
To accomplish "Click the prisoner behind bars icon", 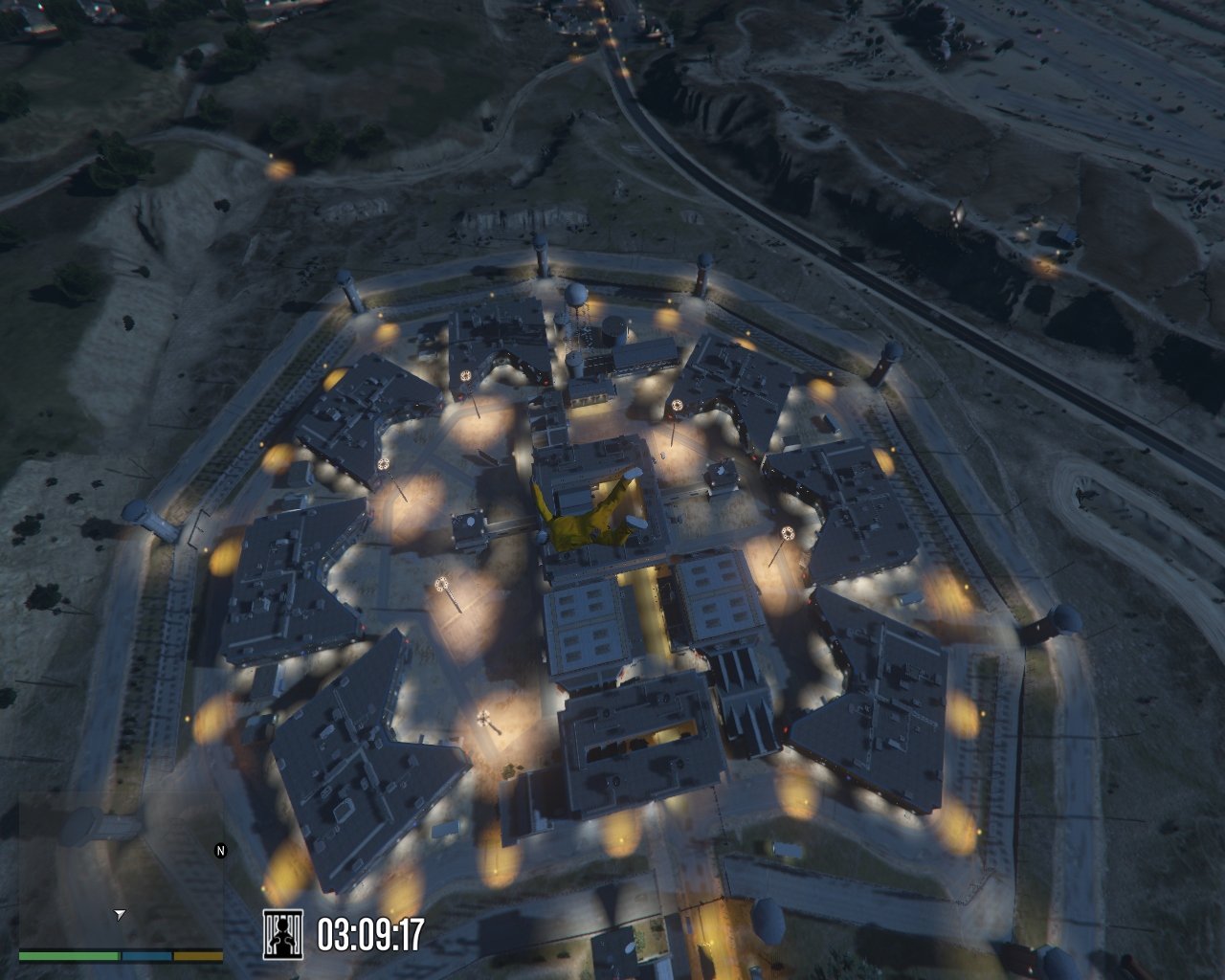I will [282, 934].
